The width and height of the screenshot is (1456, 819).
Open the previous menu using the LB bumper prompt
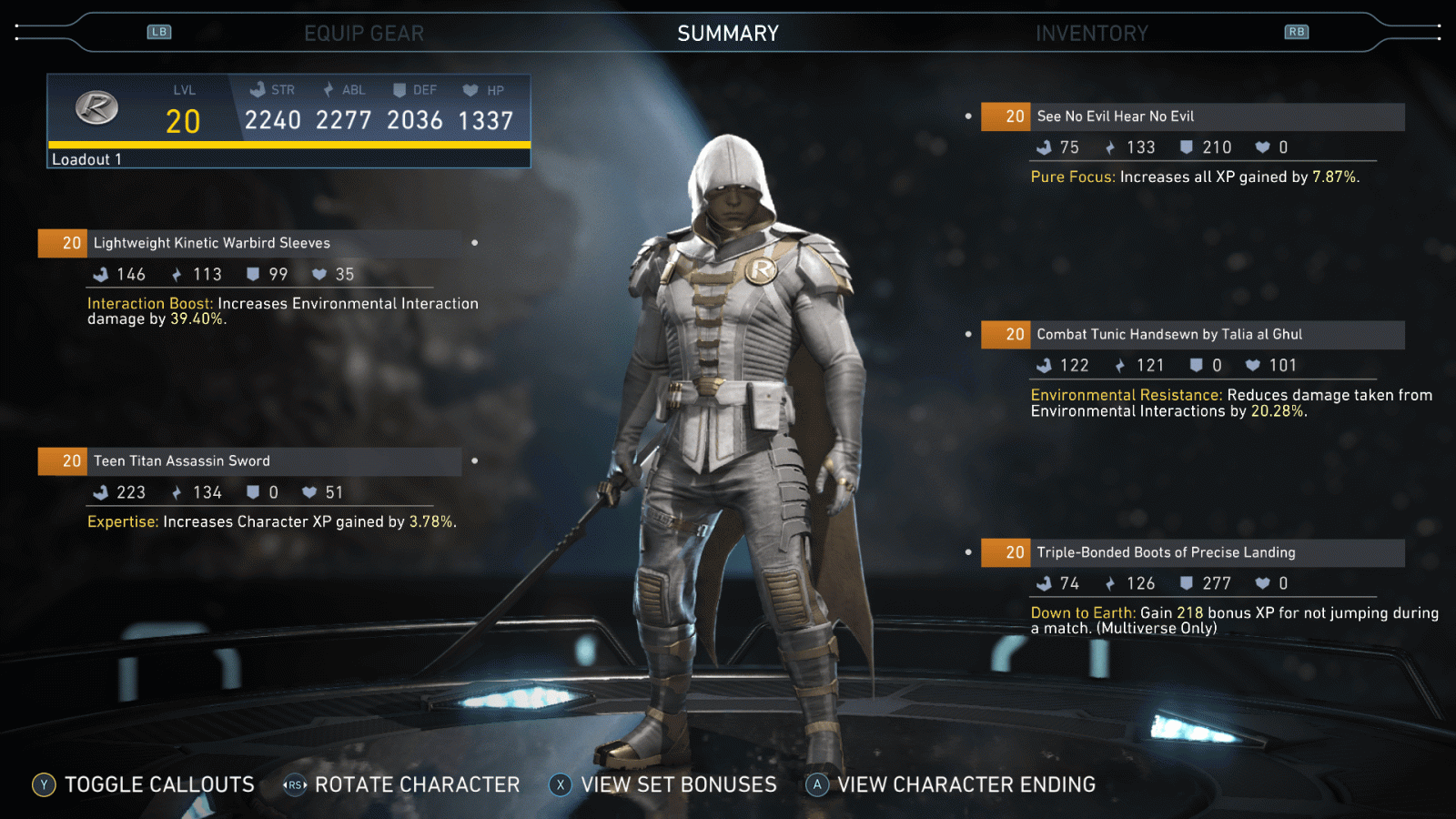[x=159, y=31]
